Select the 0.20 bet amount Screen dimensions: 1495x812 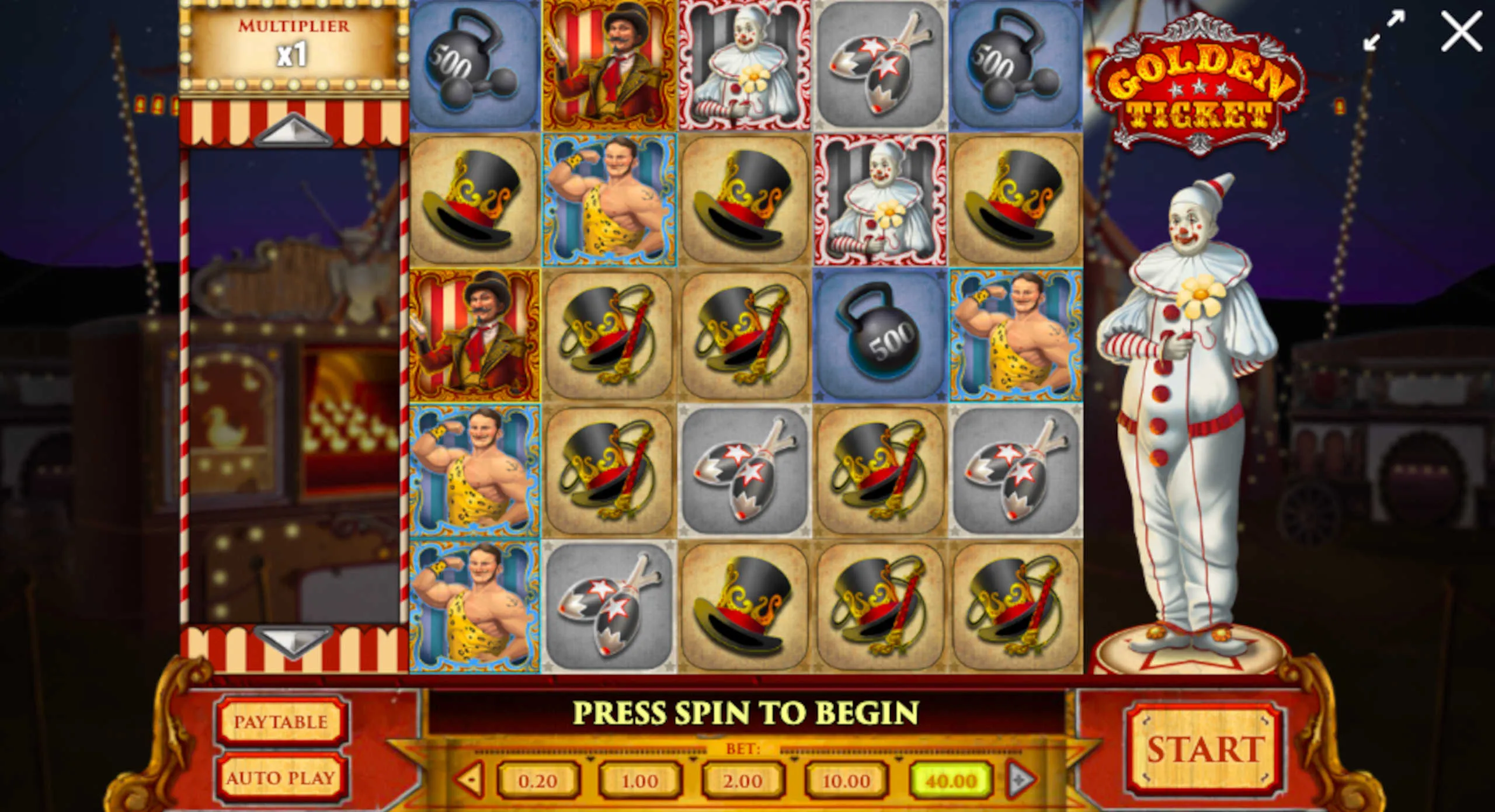tap(538, 780)
